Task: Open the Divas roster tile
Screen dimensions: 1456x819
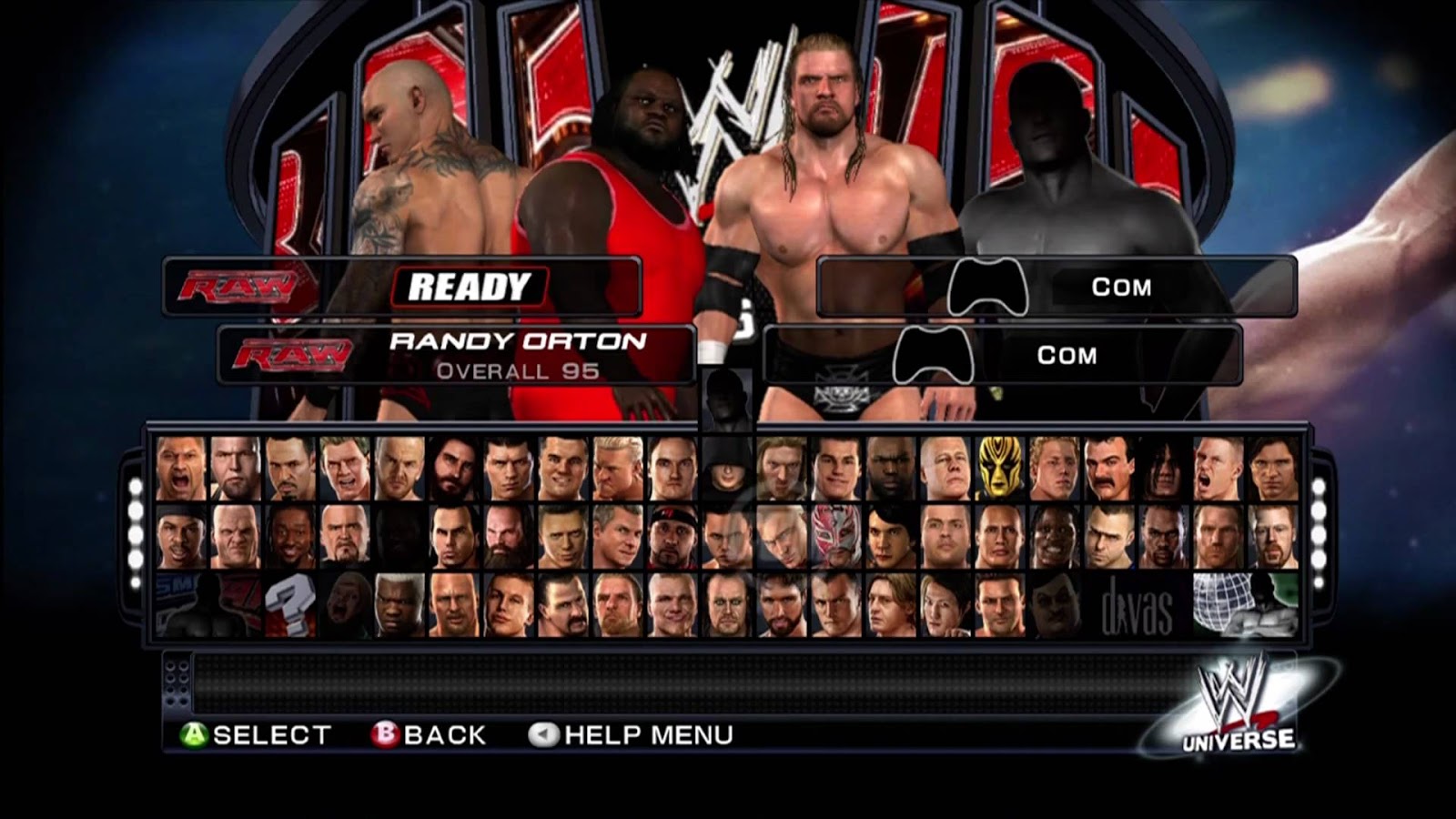Action: point(1137,606)
